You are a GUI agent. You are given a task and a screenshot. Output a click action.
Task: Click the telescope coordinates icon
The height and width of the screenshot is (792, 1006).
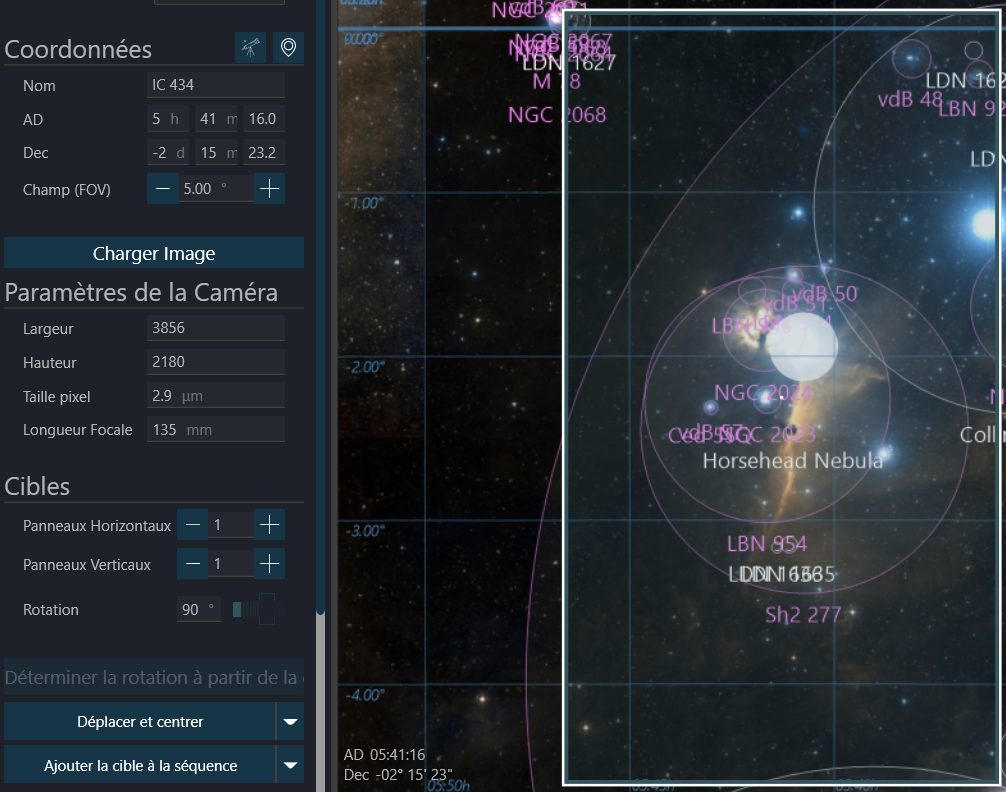[x=251, y=47]
